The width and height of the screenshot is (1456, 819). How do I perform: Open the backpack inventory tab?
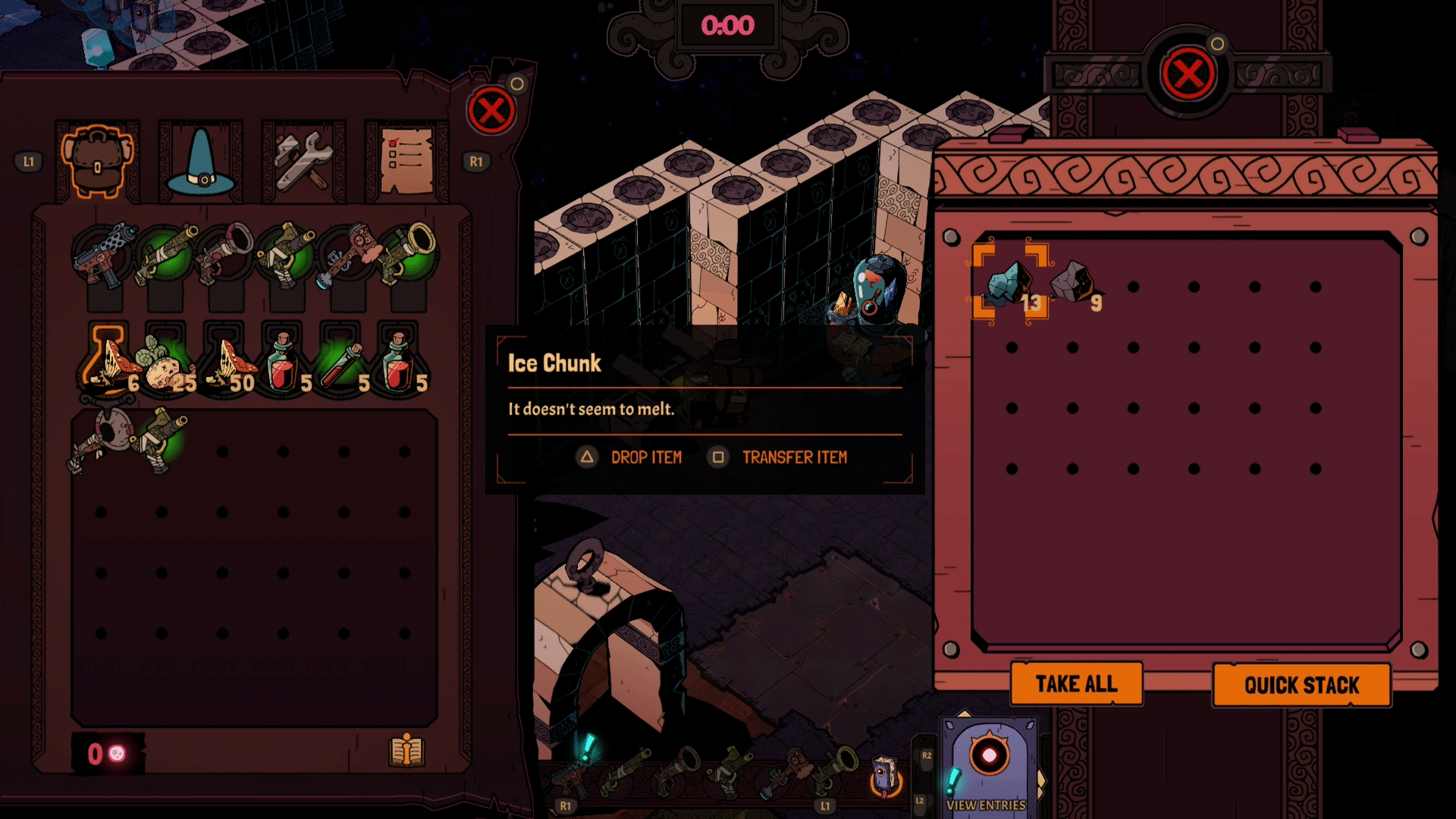pyautogui.click(x=98, y=161)
